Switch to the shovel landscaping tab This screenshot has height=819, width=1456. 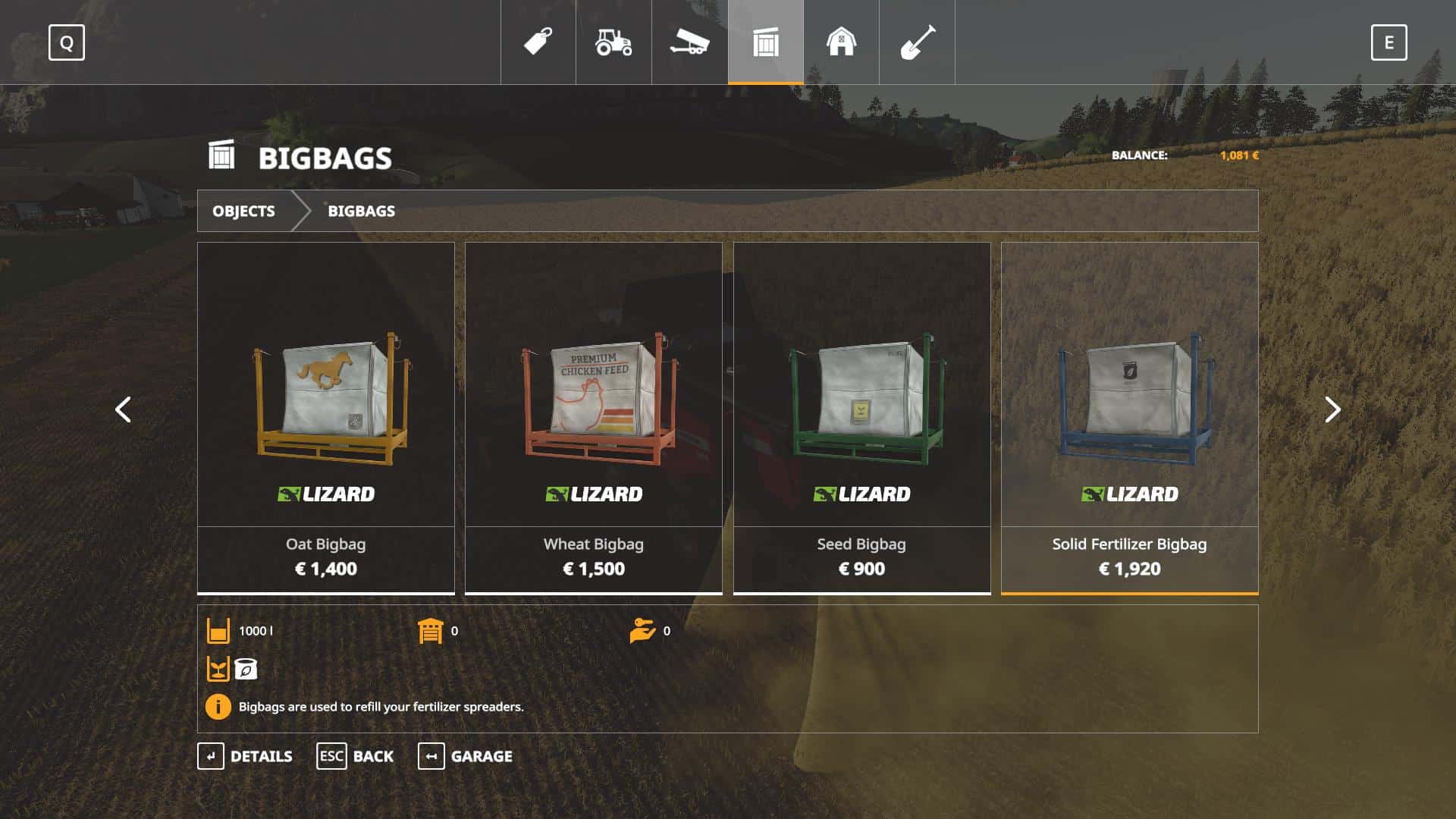click(x=917, y=42)
